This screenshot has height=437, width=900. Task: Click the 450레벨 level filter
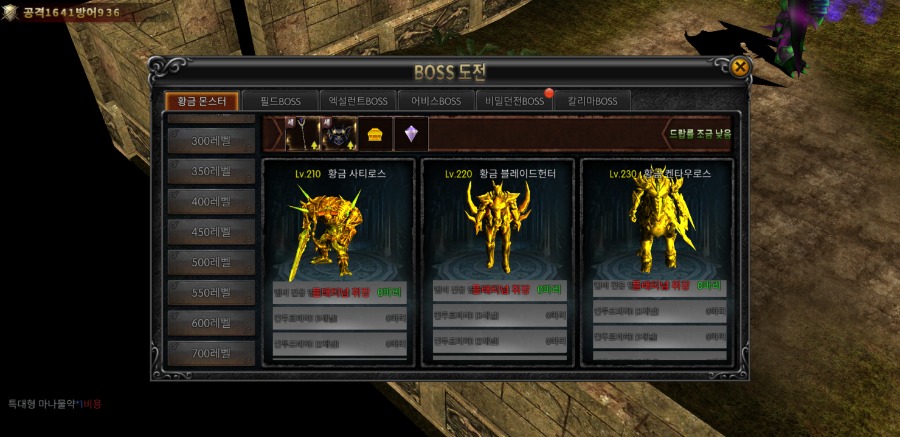(x=211, y=232)
